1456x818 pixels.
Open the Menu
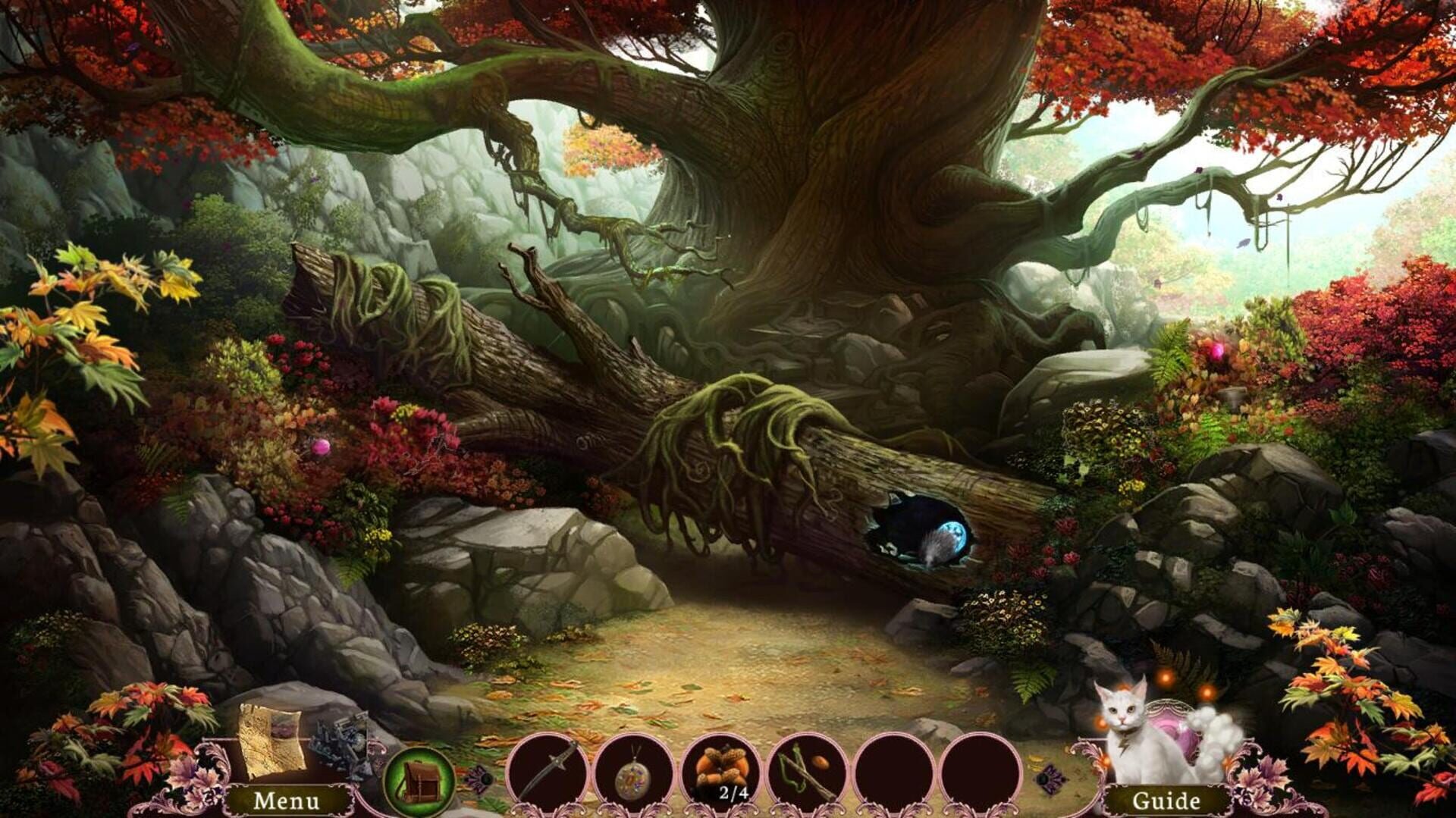pyautogui.click(x=288, y=800)
